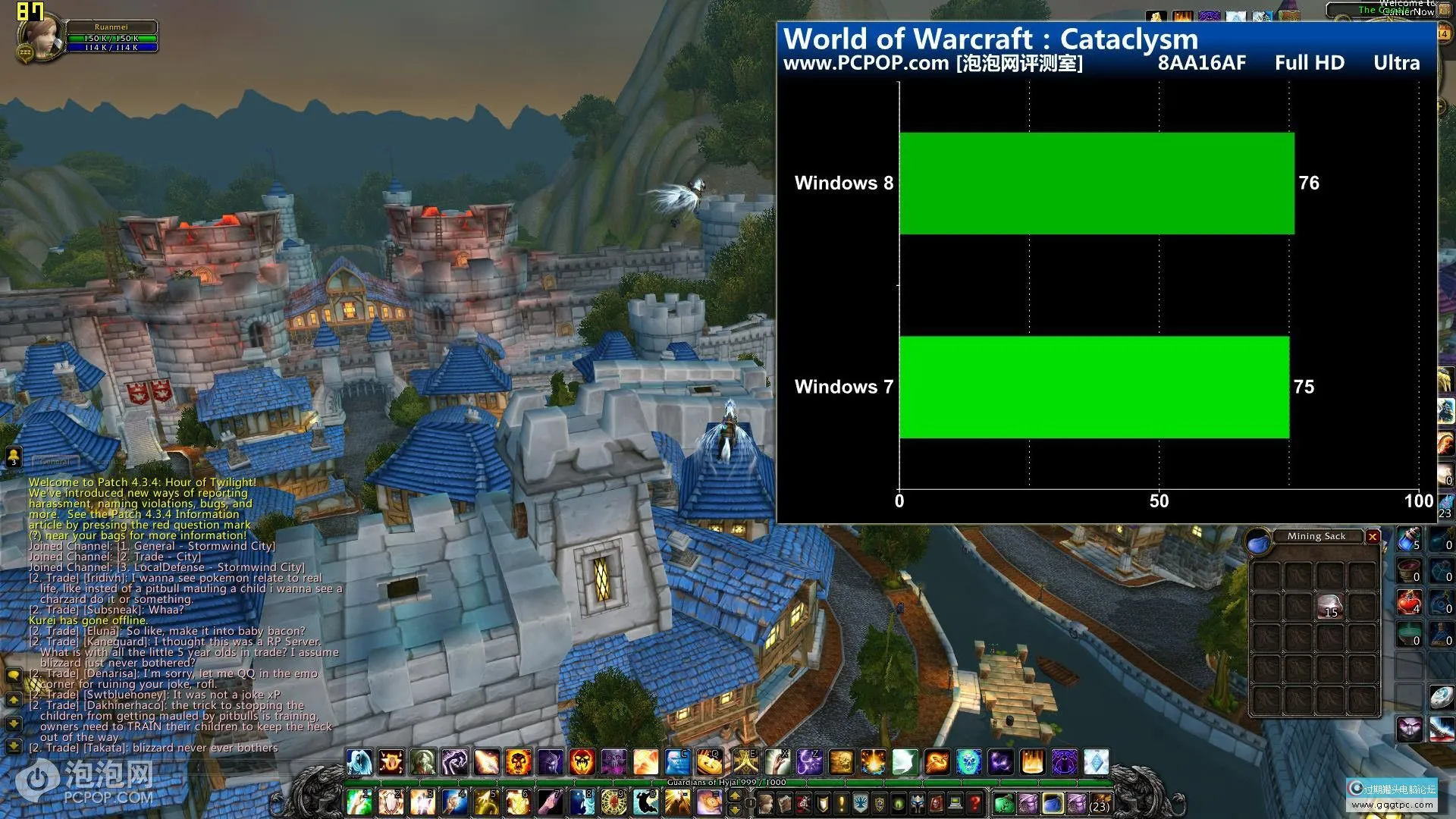Click the blue skull ability icon

point(968,761)
